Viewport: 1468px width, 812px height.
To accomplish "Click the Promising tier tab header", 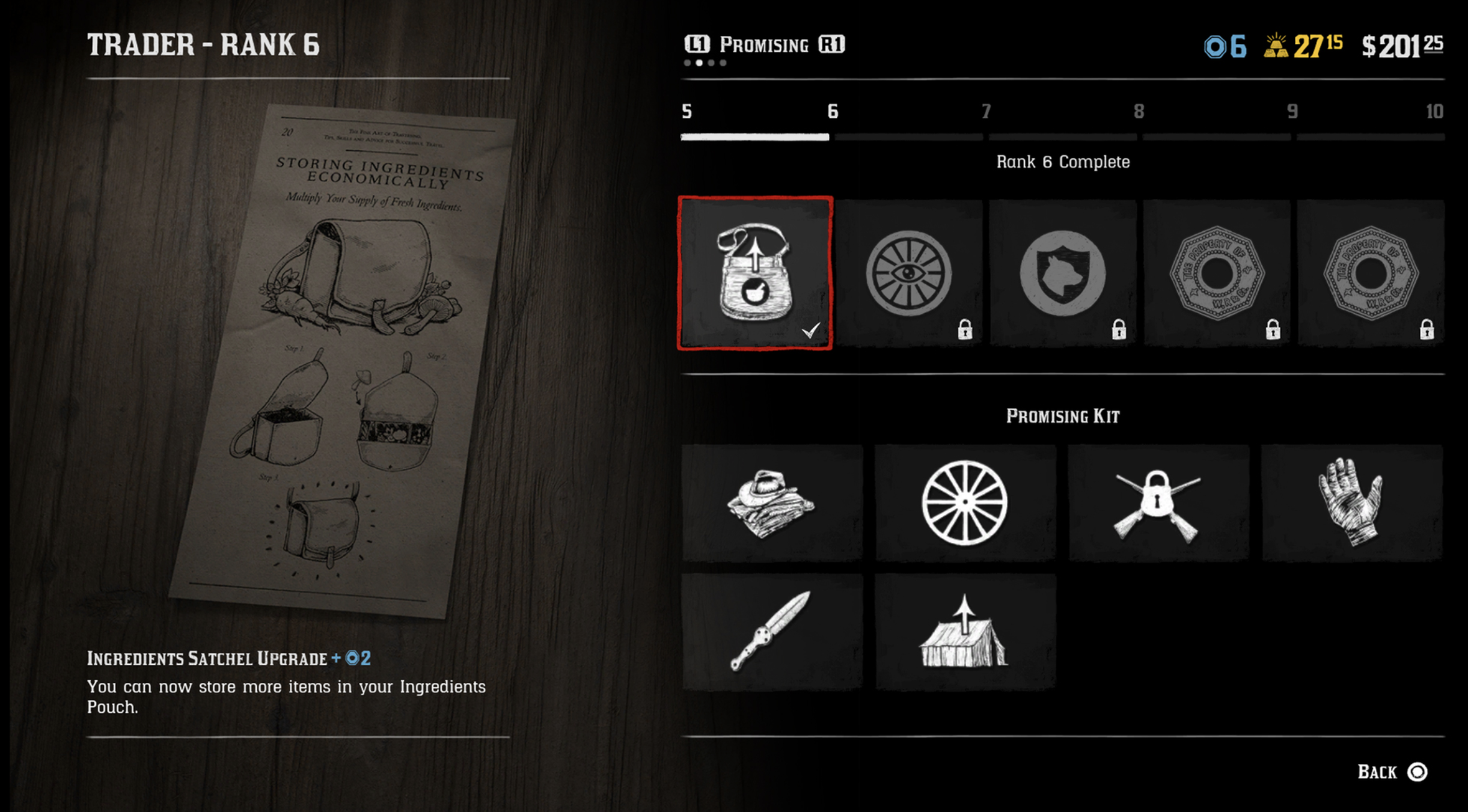I will click(x=764, y=45).
